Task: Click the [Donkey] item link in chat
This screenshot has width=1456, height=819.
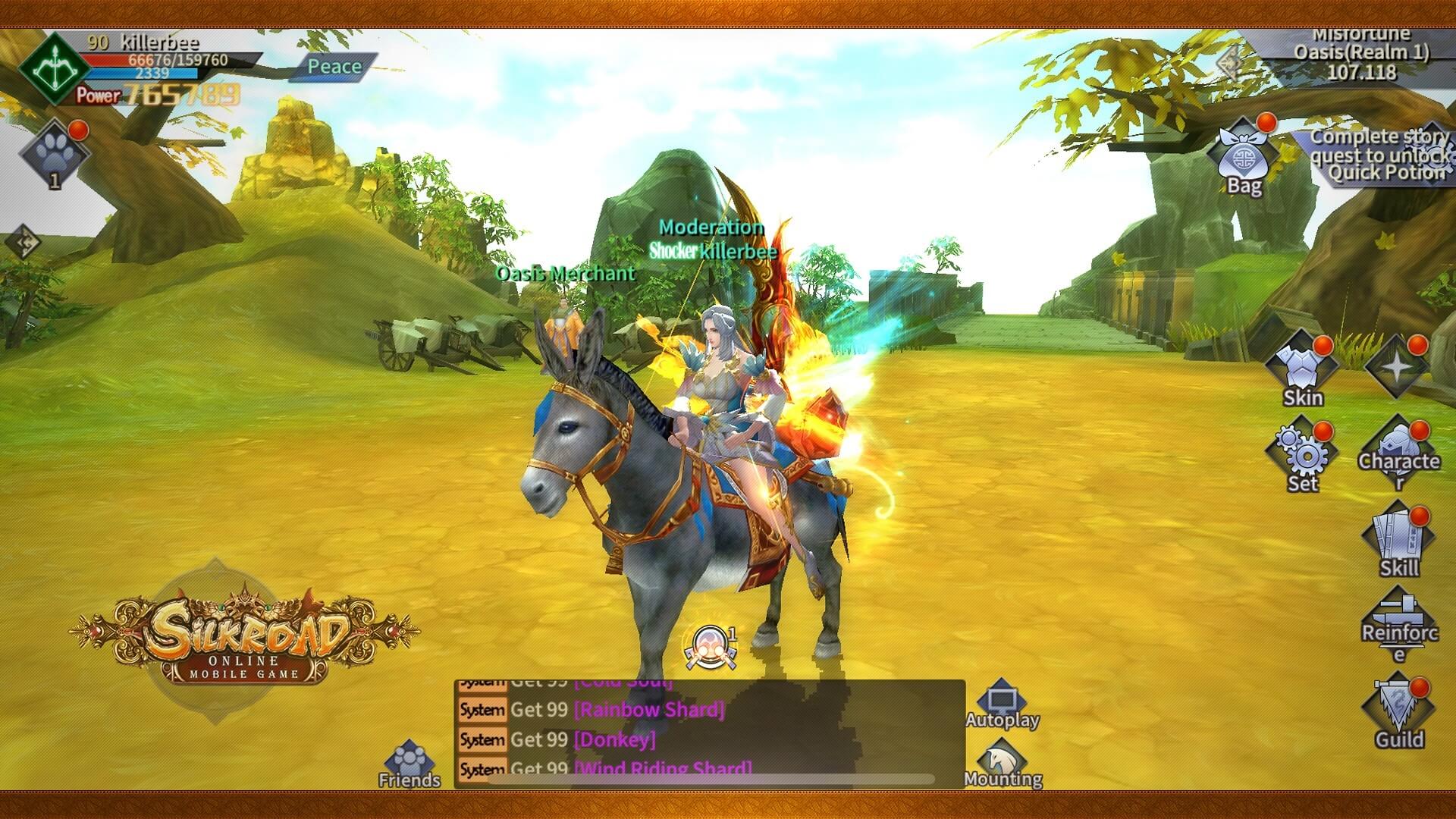Action: click(615, 739)
